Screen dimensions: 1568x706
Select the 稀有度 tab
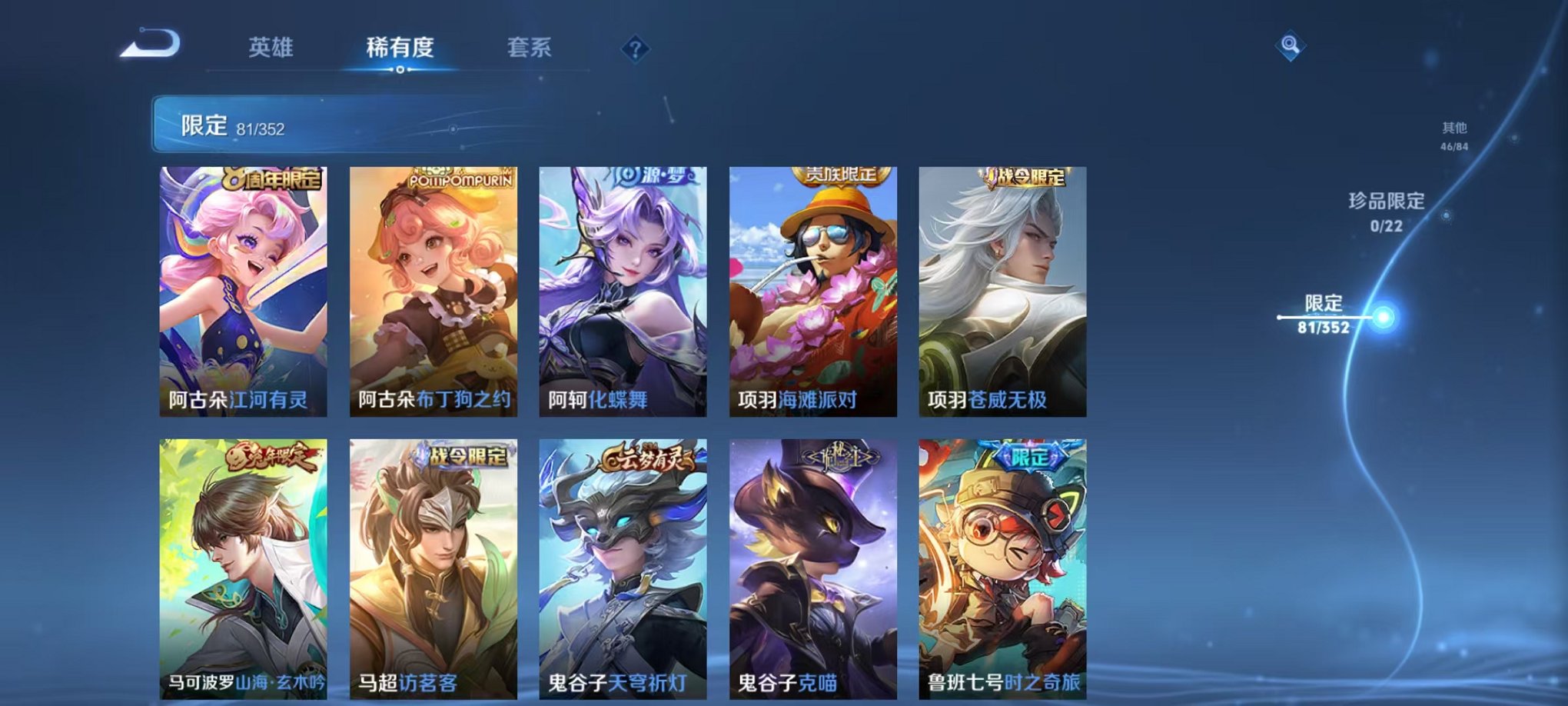pyautogui.click(x=399, y=48)
